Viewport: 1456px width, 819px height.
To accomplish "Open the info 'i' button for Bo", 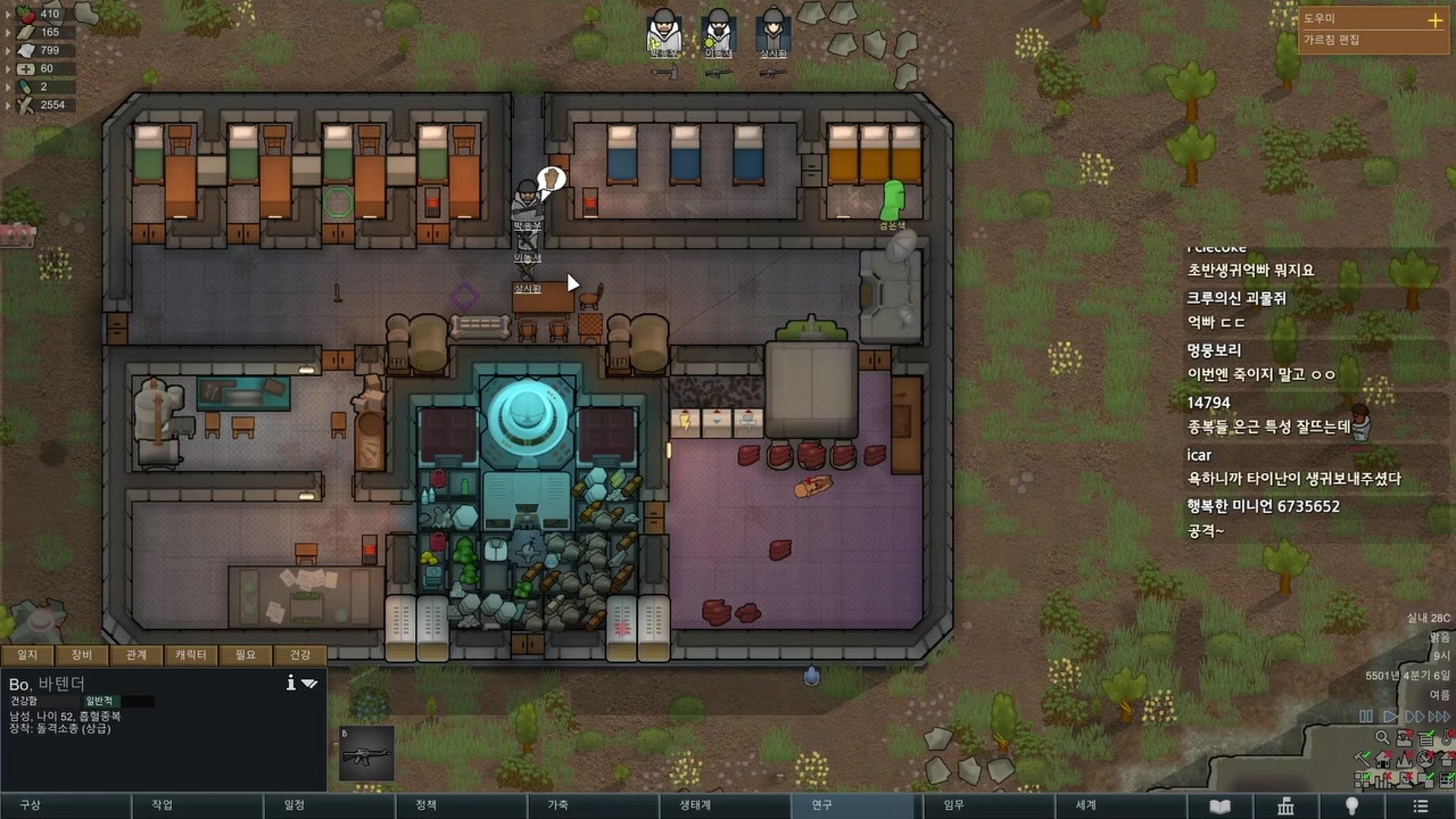I will [x=291, y=683].
